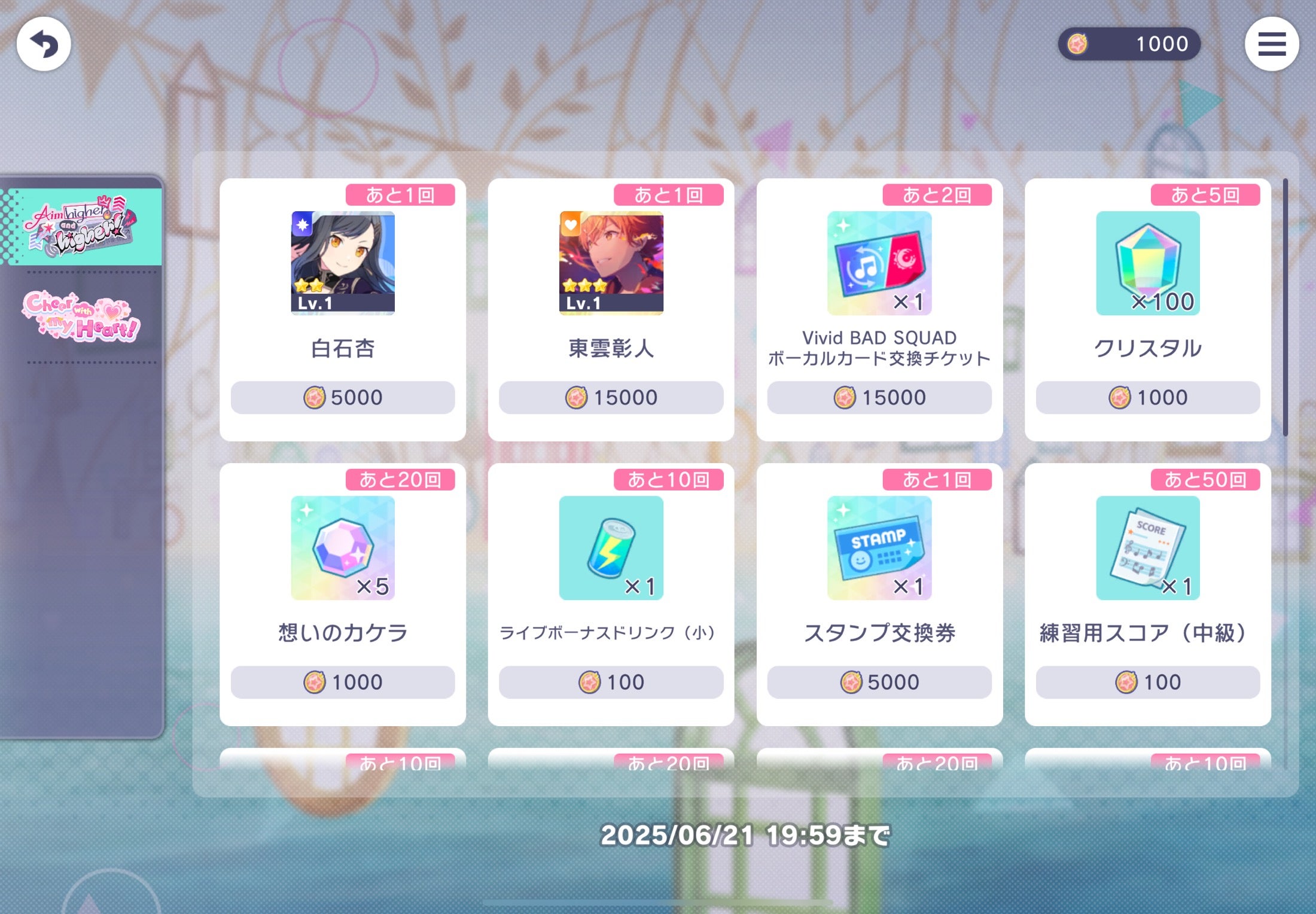Purchase the live bonus drink for 100 coins
The image size is (1316, 914).
(x=611, y=682)
